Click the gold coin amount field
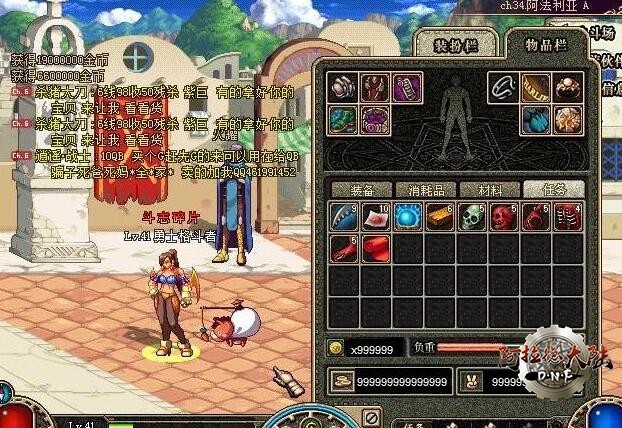The height and width of the screenshot is (428, 622). point(377,347)
